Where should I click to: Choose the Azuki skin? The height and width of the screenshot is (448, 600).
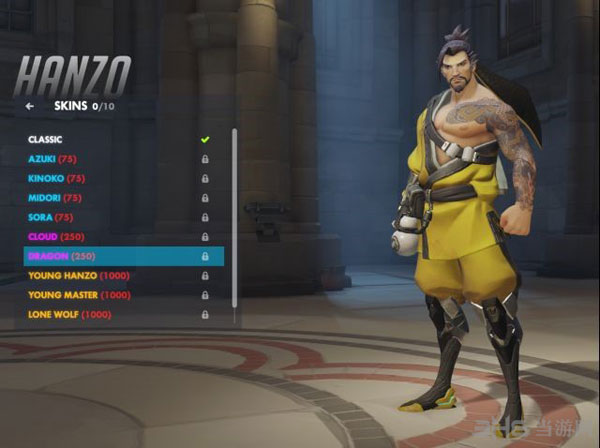coord(52,159)
